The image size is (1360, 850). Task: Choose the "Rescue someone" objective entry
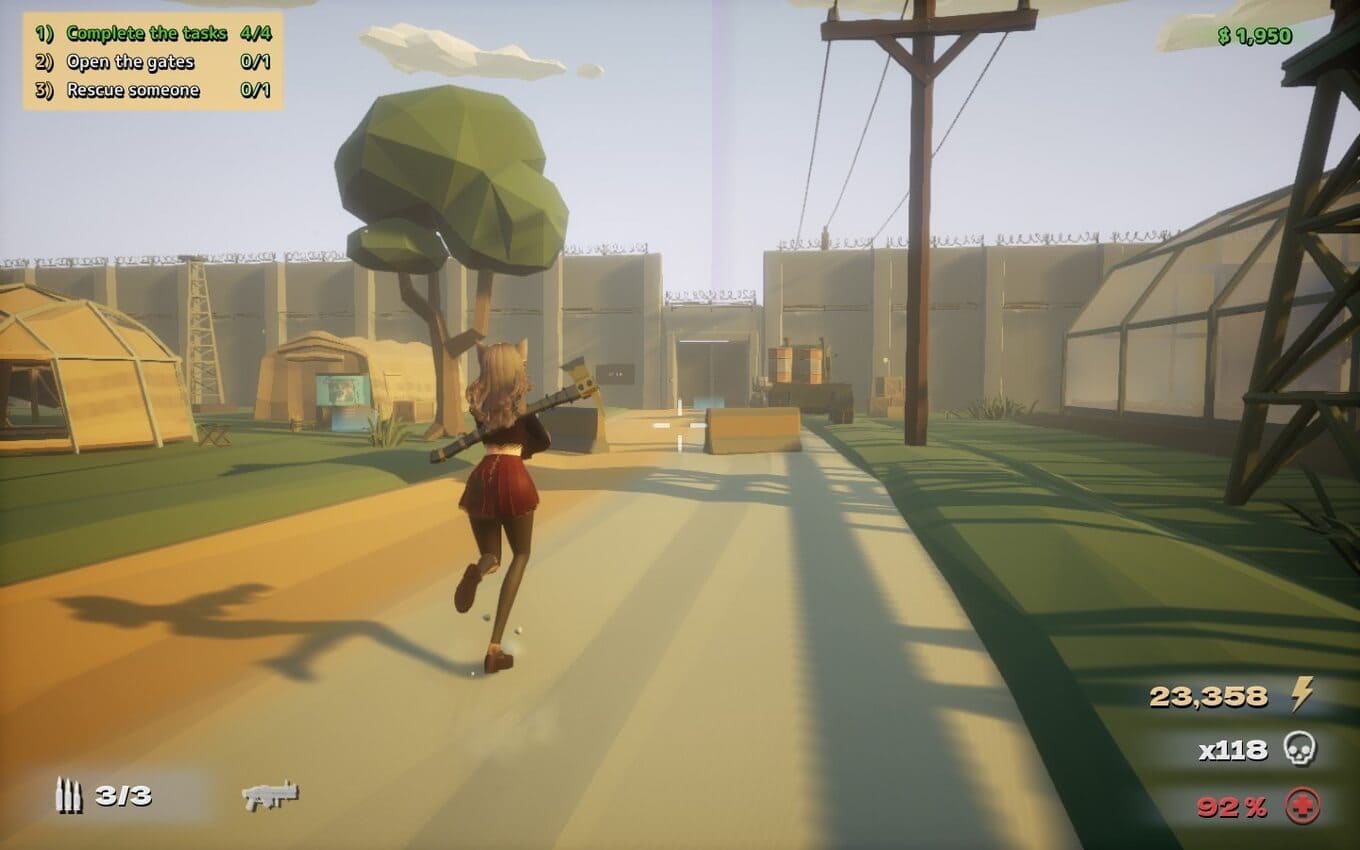(133, 90)
